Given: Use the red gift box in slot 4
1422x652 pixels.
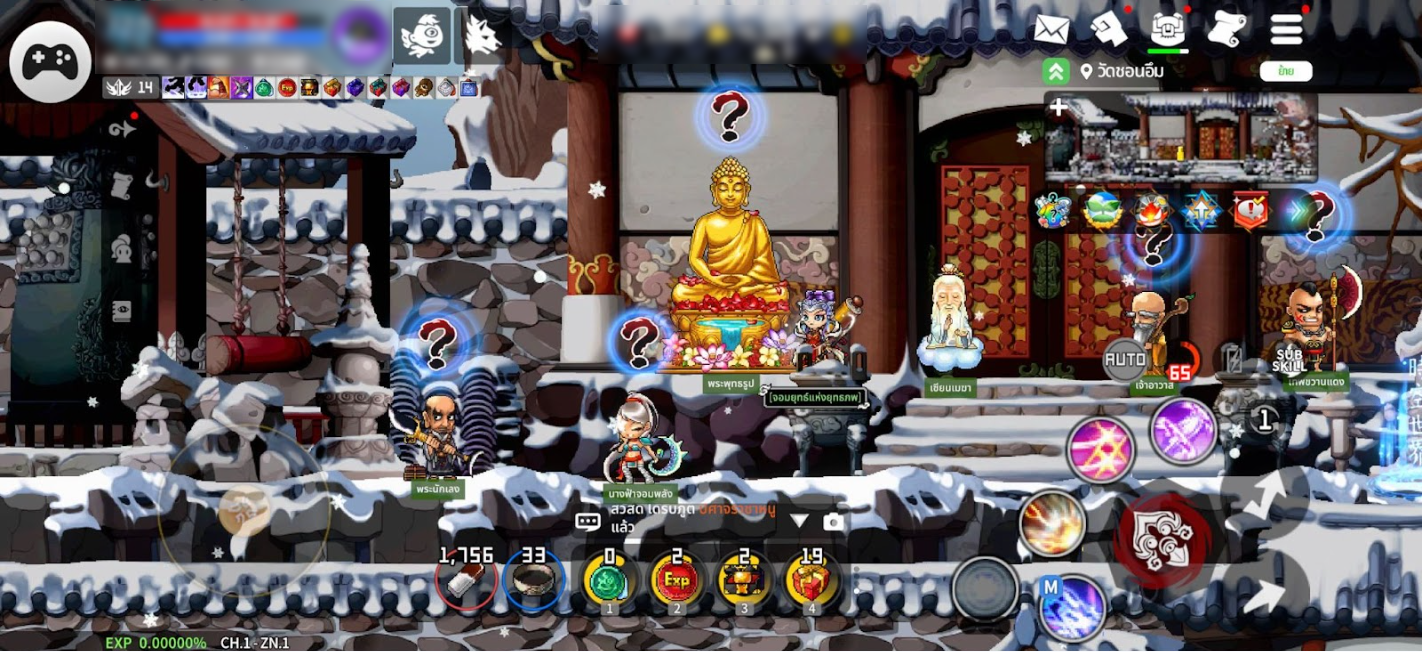Looking at the screenshot, I should click(811, 580).
